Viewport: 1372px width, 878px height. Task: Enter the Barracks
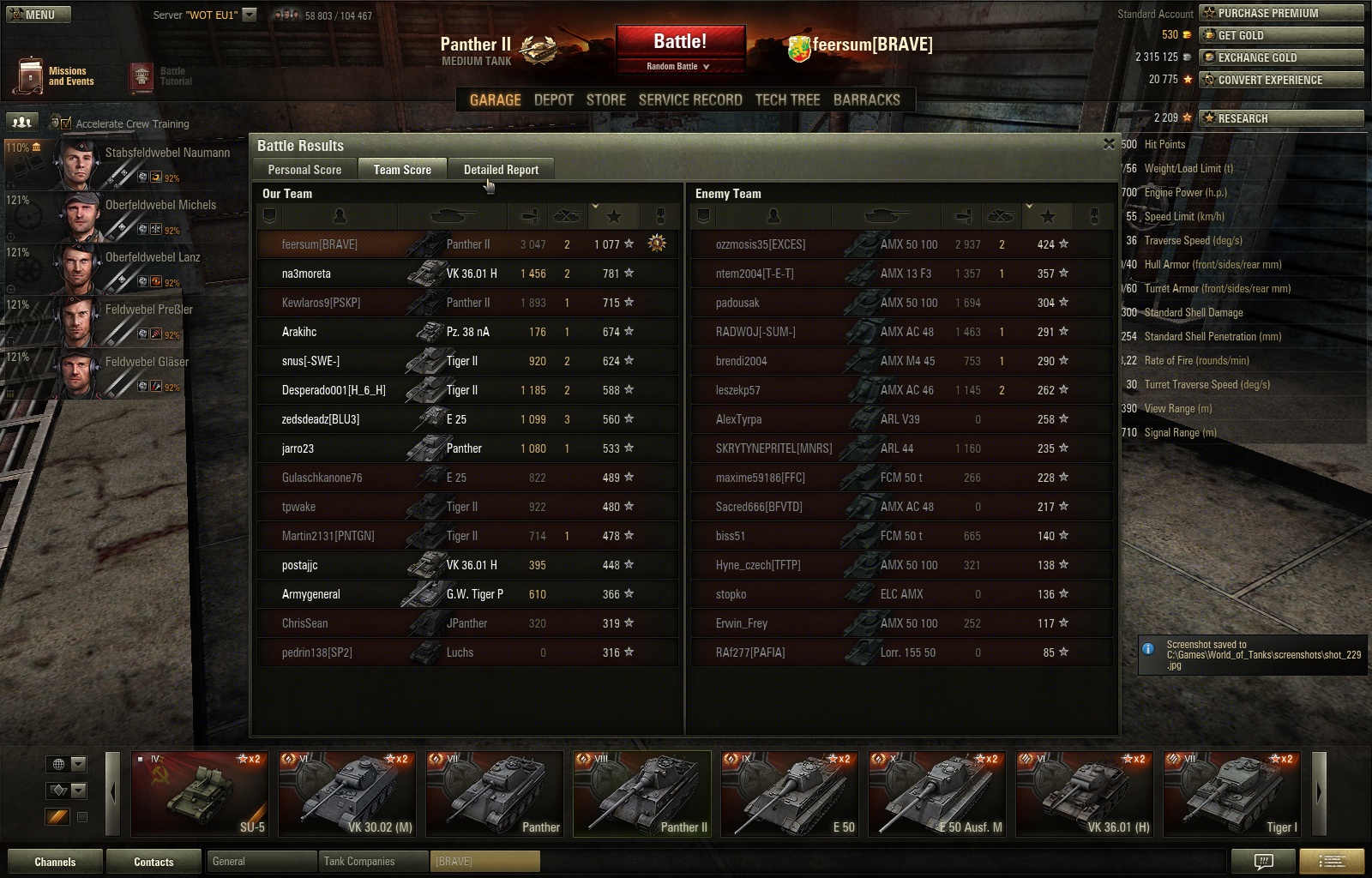pos(866,99)
